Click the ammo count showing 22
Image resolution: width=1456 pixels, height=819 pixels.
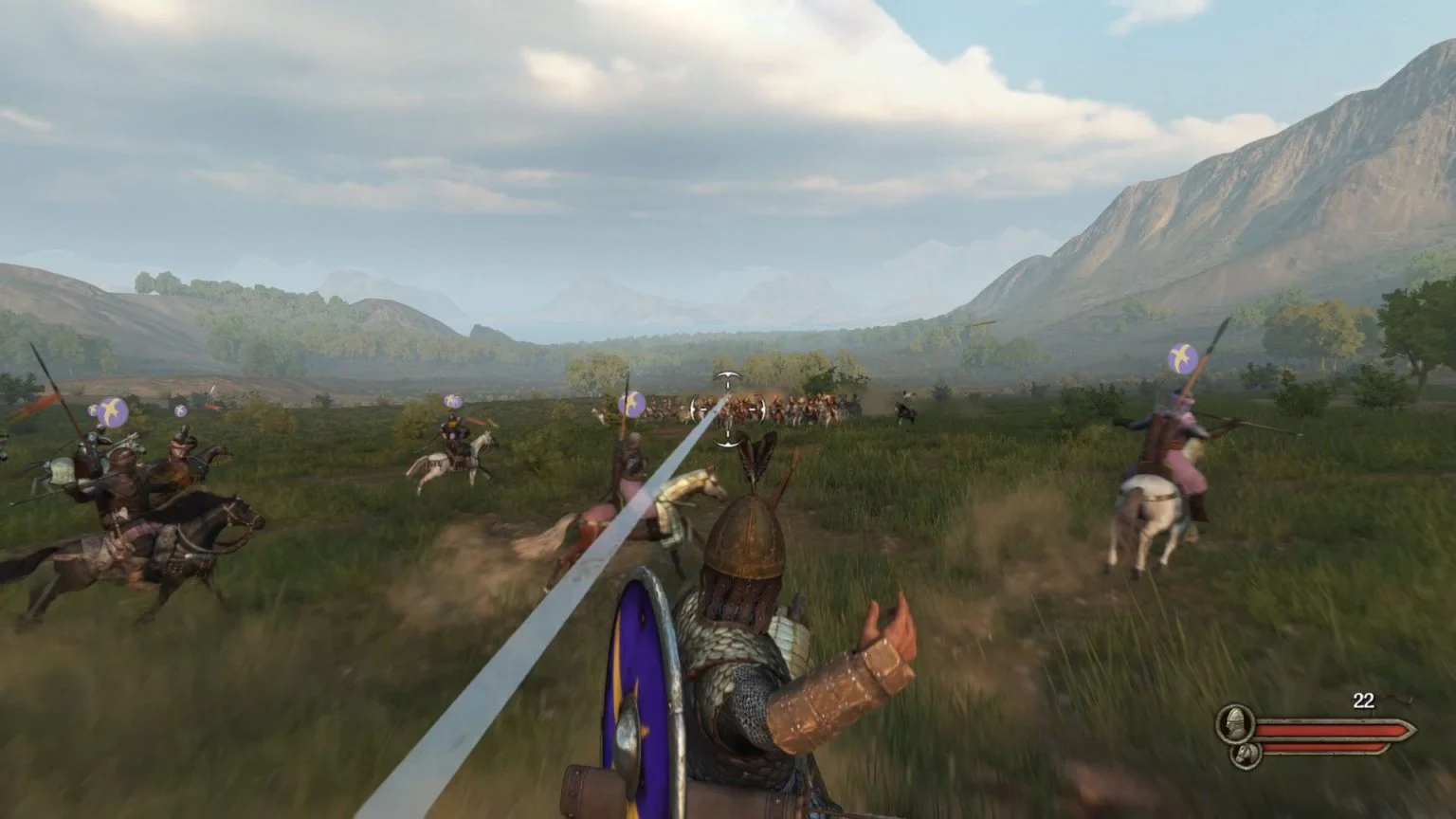click(x=1363, y=701)
